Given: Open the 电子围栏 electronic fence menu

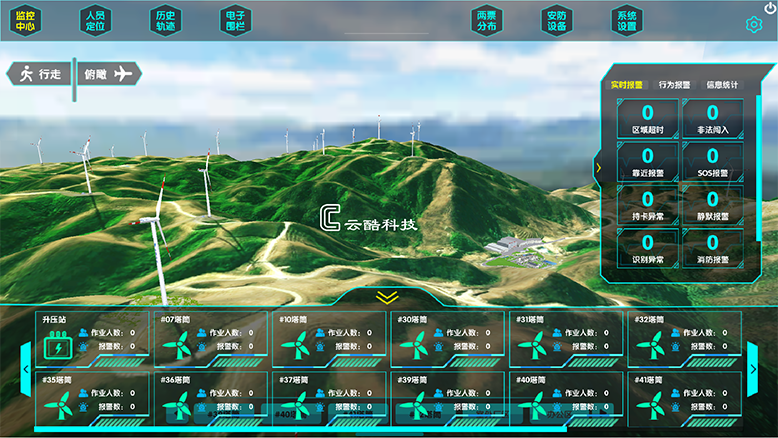Looking at the screenshot, I should 235,21.
